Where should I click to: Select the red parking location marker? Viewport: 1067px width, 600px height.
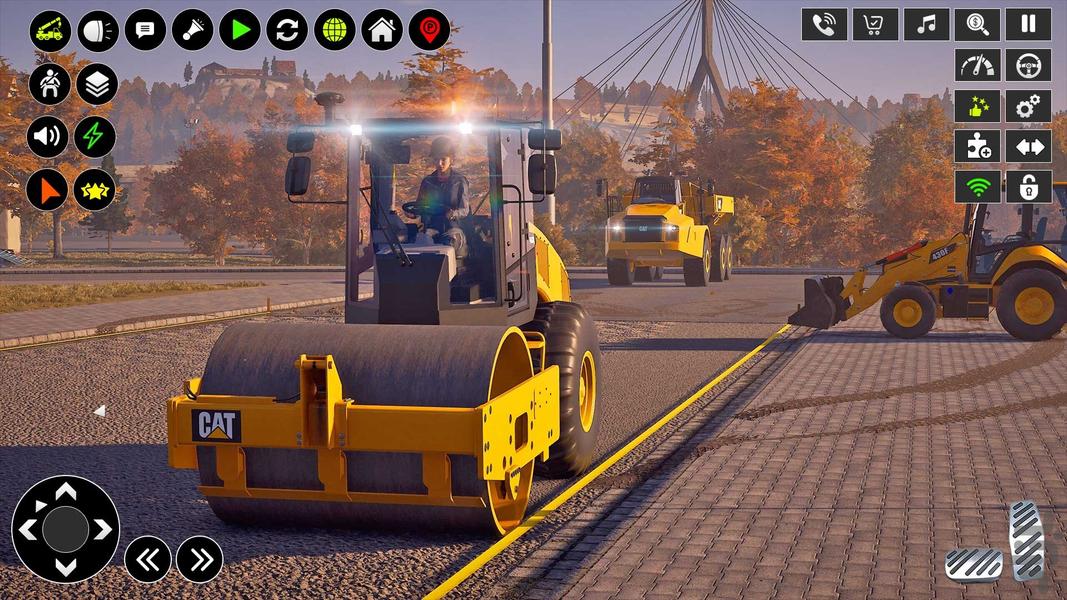point(429,30)
